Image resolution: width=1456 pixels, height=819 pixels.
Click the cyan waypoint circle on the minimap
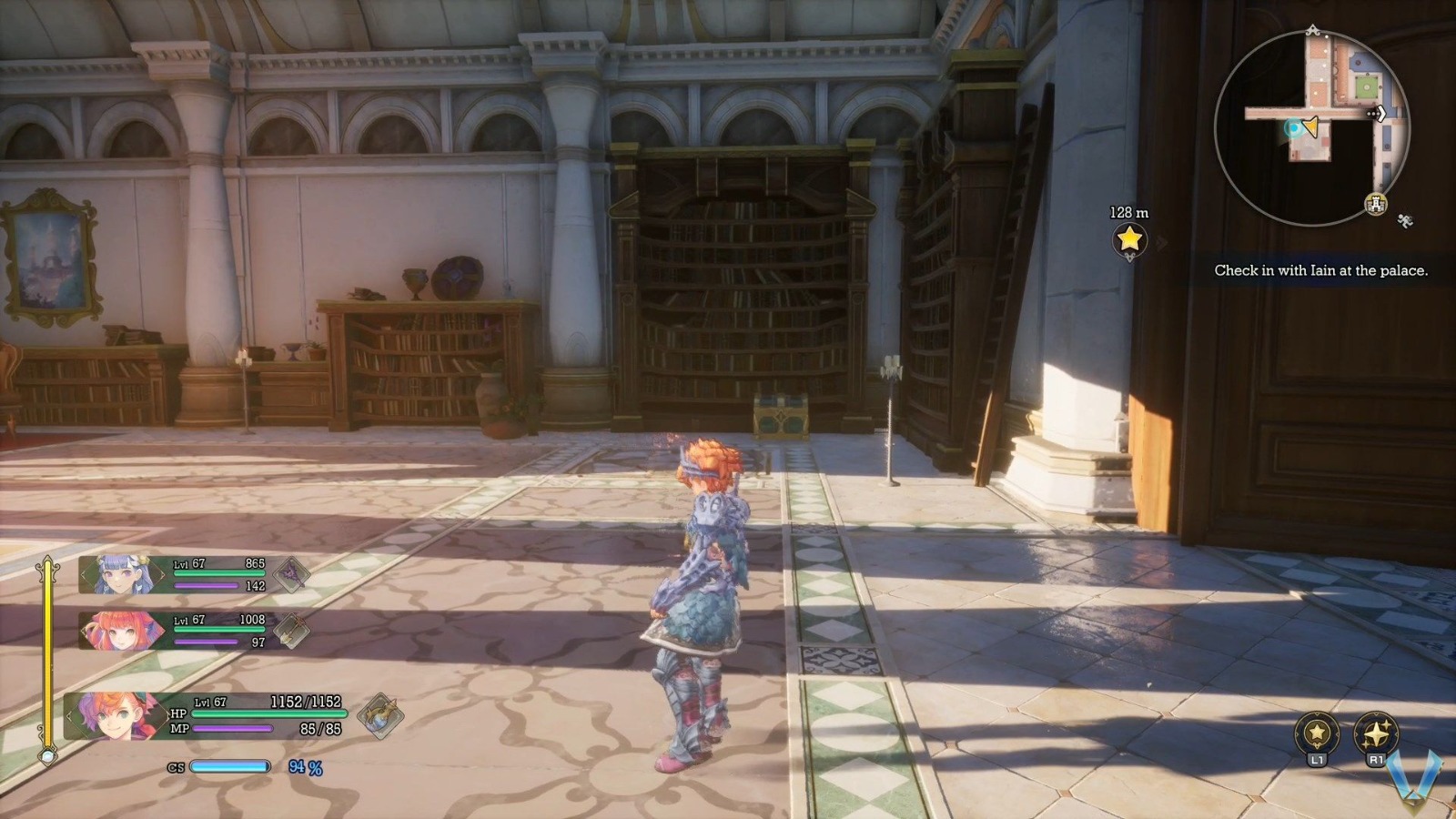1294,128
